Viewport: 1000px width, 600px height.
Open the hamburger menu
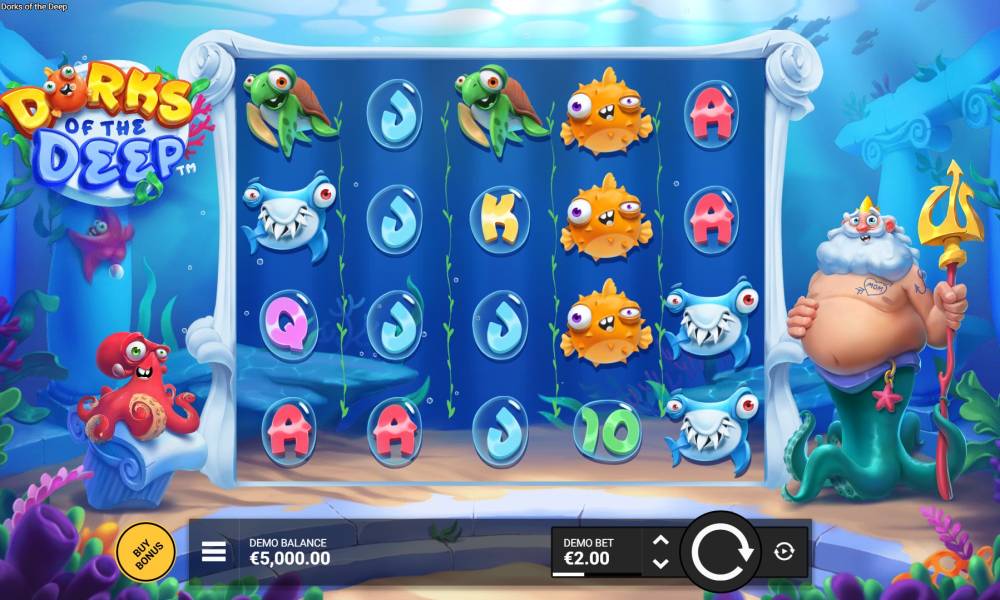[x=214, y=551]
